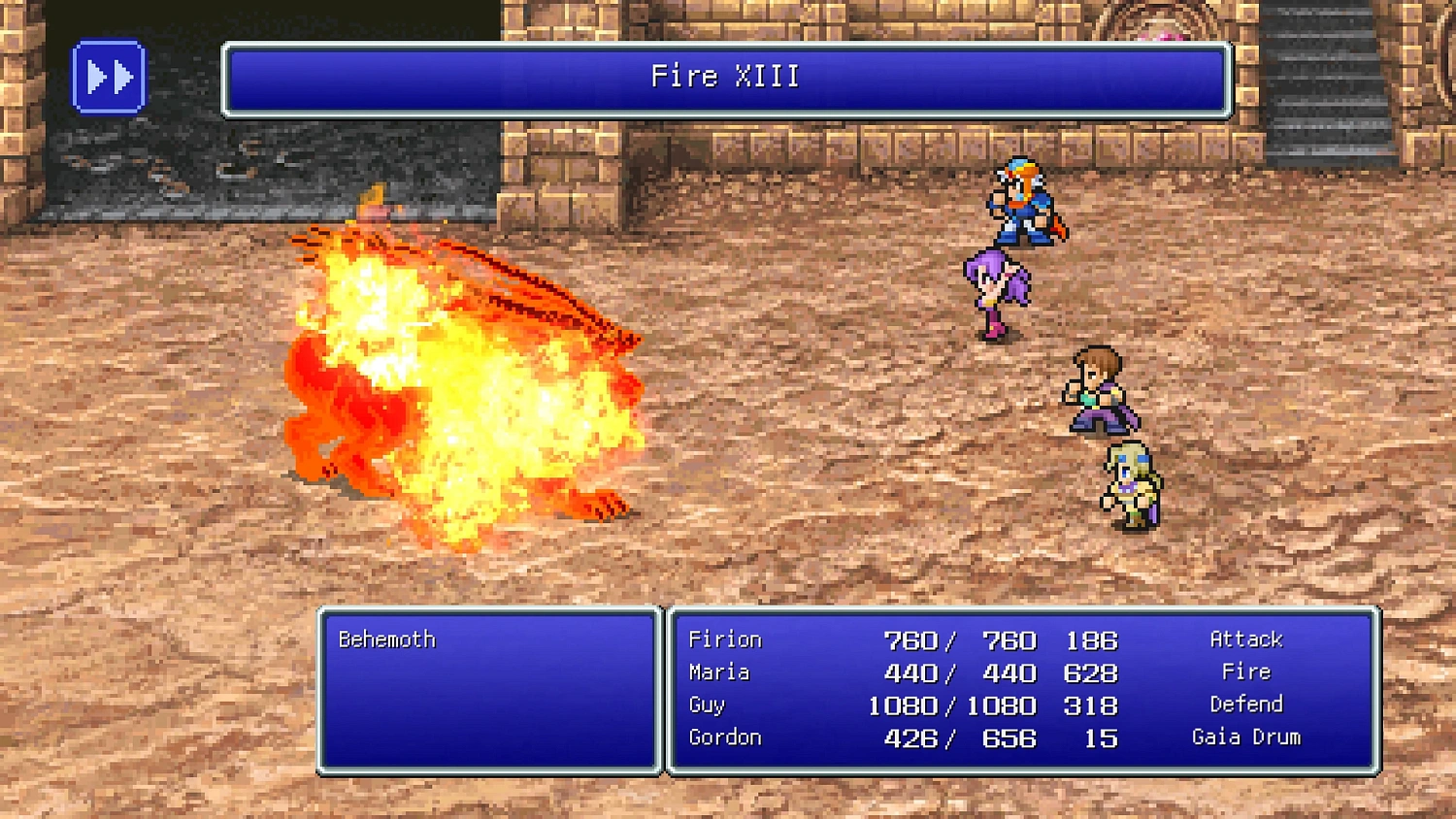The width and height of the screenshot is (1456, 819).
Task: Click Maria's name in the status window
Action: [x=718, y=672]
